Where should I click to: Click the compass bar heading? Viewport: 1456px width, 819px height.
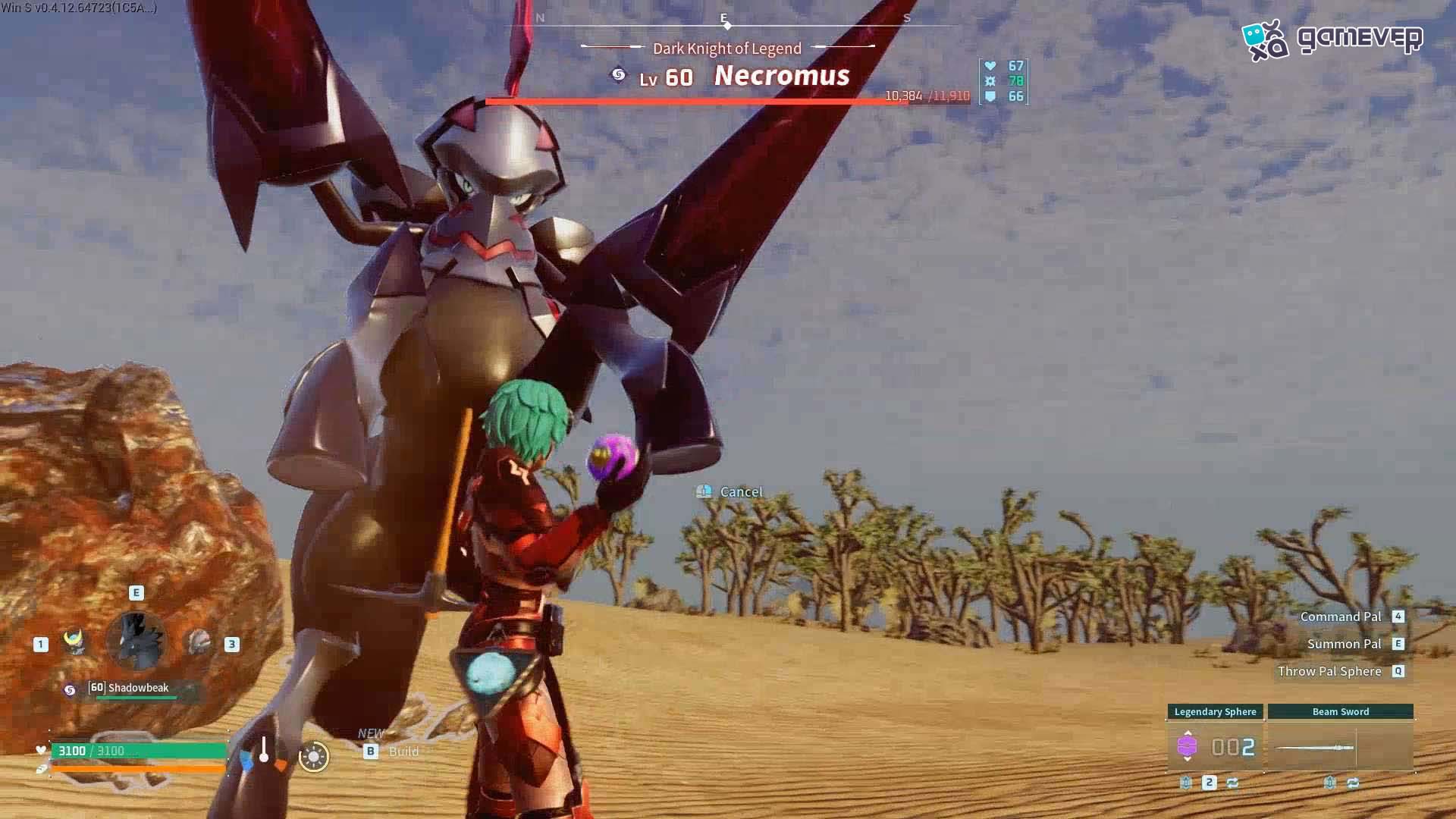coord(726,21)
